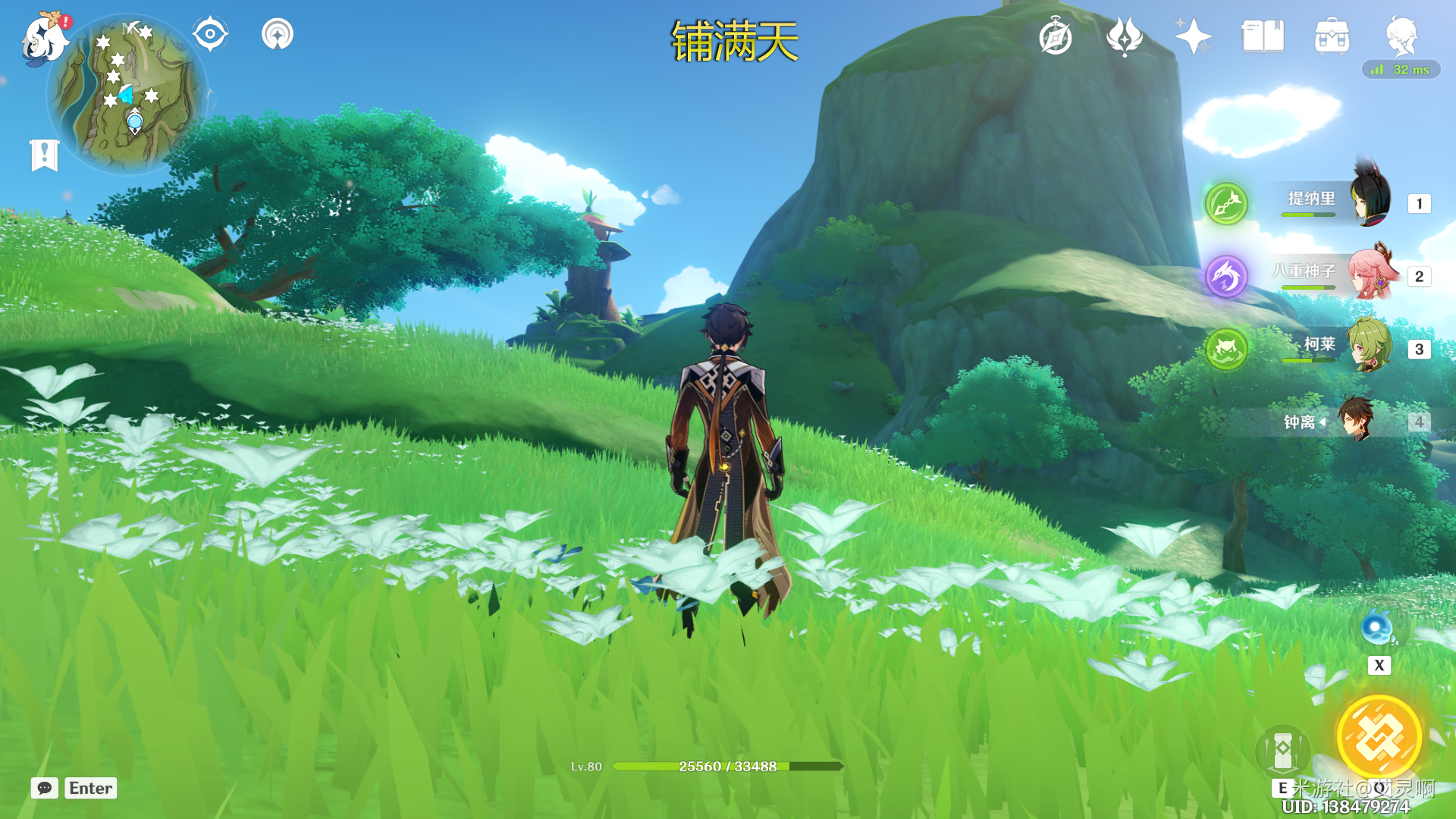Open the wish star icon

[1193, 36]
